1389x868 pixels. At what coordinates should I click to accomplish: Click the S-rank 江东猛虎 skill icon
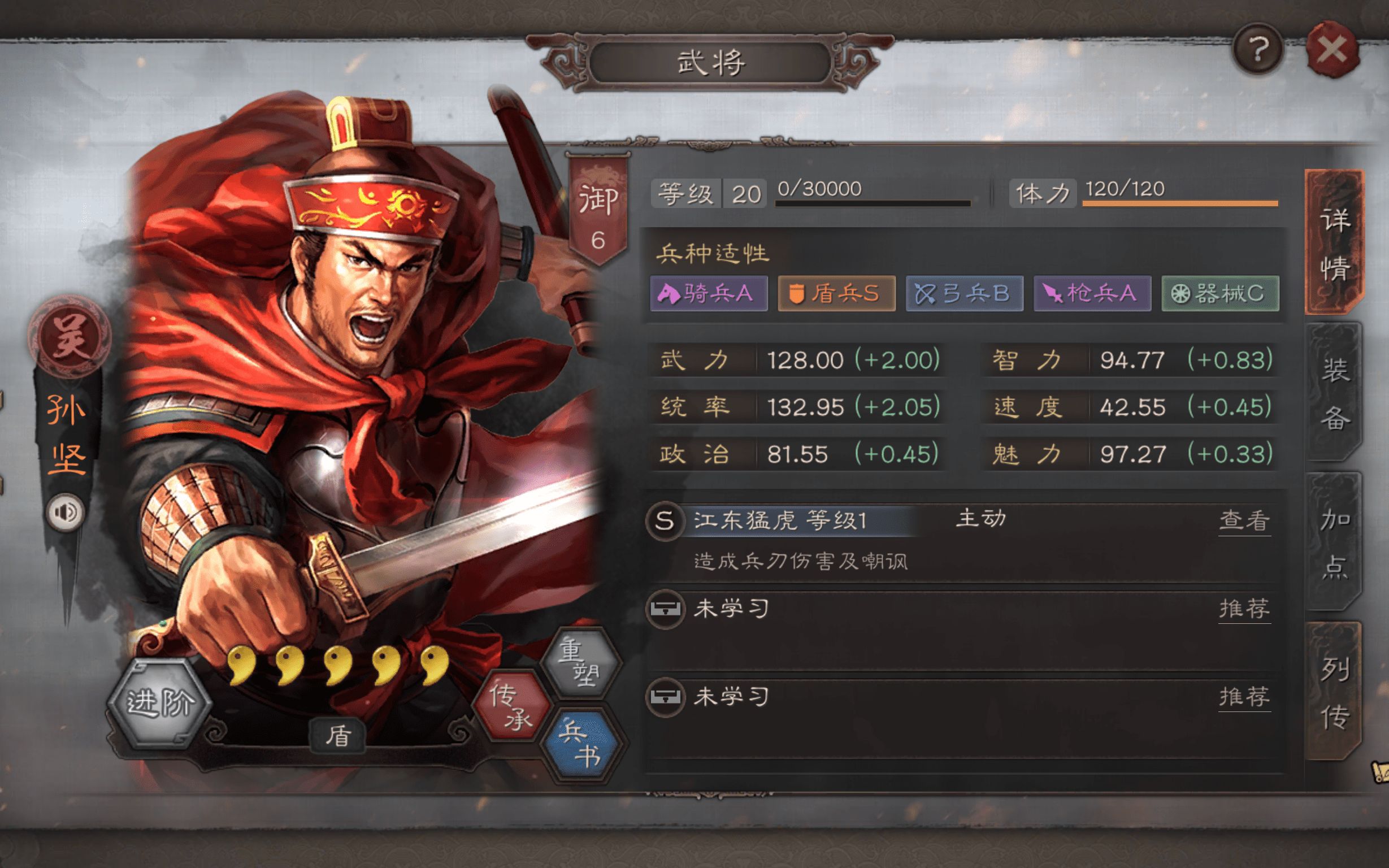(665, 520)
